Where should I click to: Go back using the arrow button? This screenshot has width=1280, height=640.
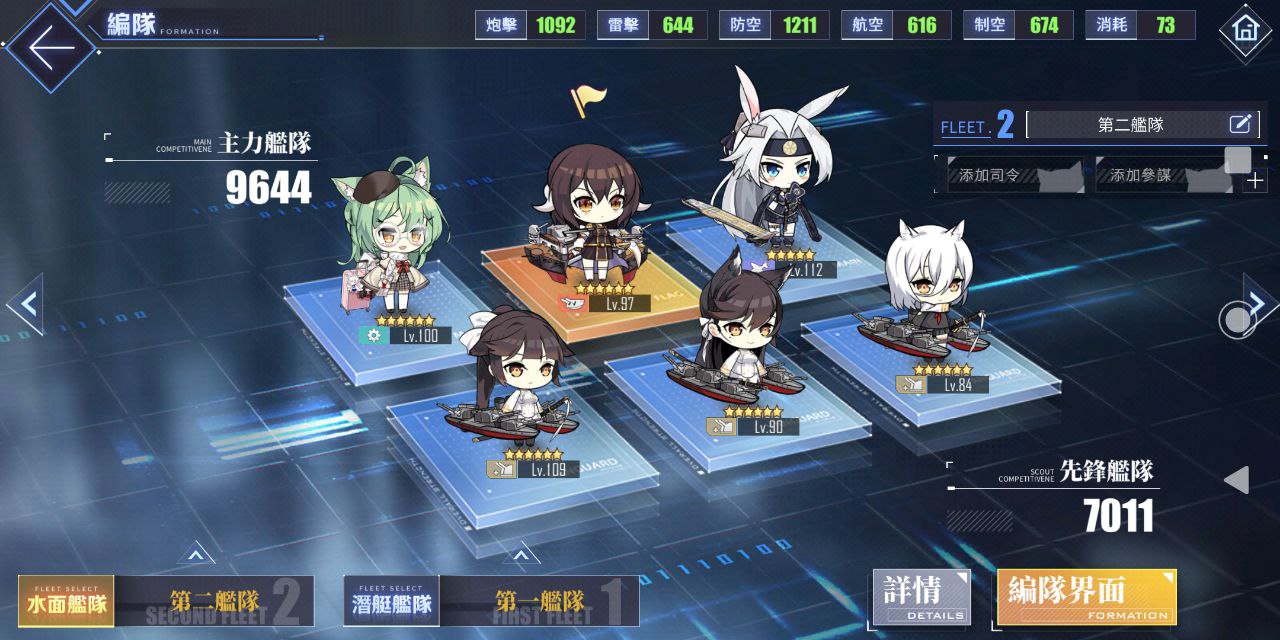(52, 46)
